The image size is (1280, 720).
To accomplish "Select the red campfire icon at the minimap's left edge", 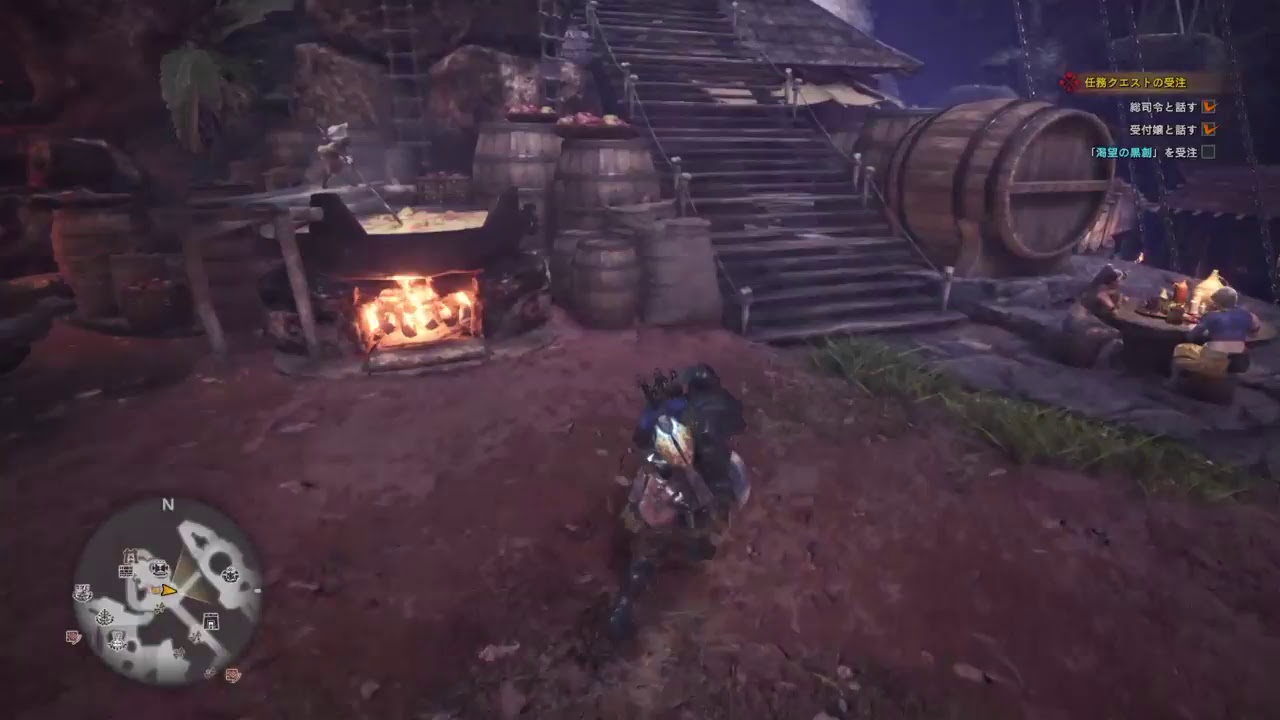I will [72, 638].
